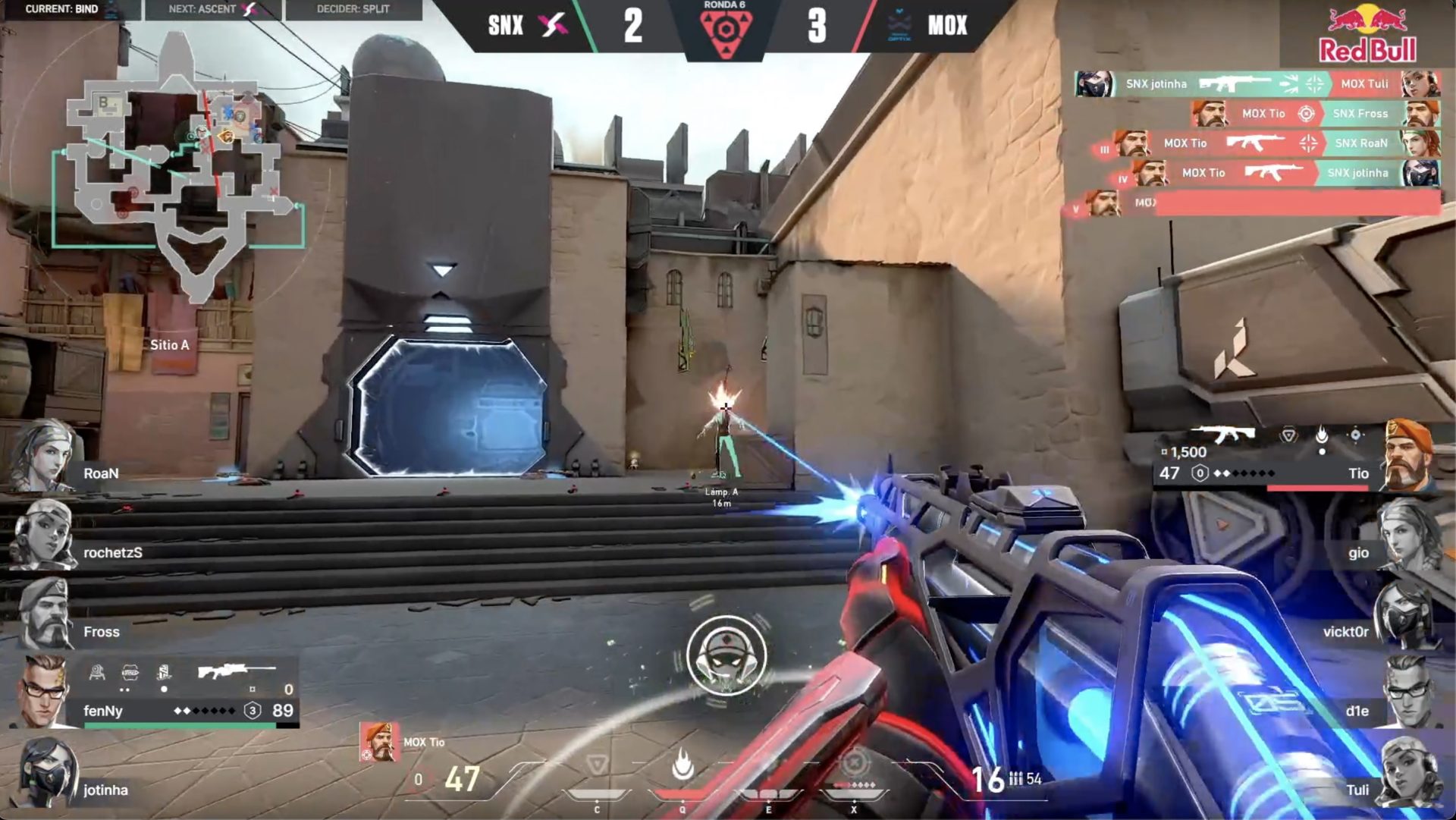Select fenNy's Operator sniper weapon icon
This screenshot has width=1456, height=820.
(236, 671)
